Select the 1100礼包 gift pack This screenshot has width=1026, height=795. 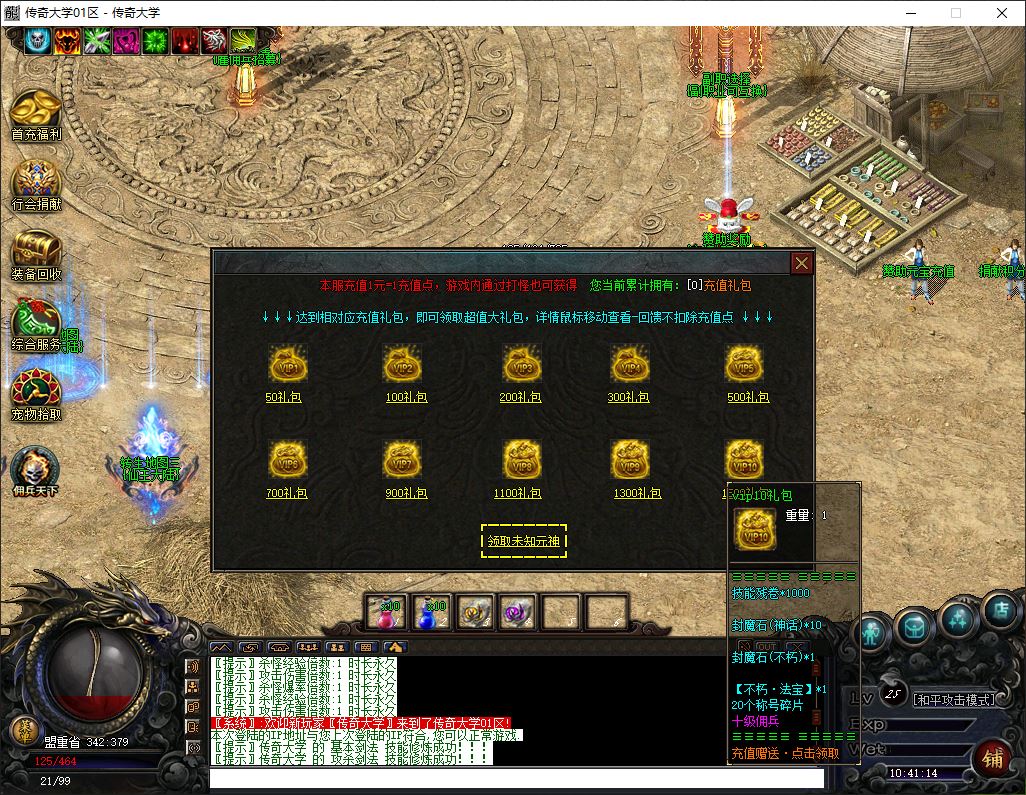pyautogui.click(x=521, y=460)
